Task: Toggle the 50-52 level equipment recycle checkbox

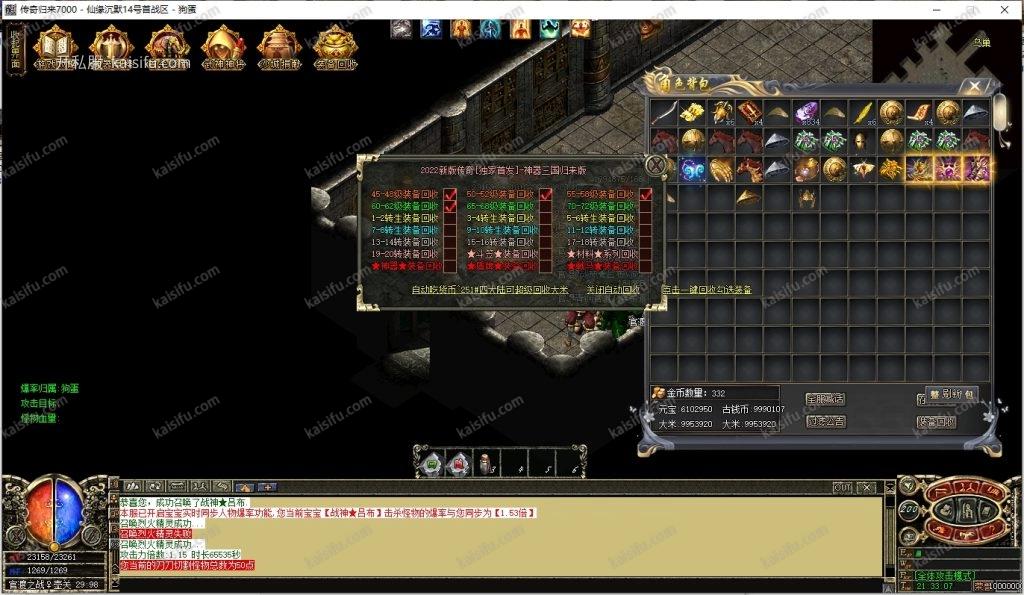Action: pyautogui.click(x=546, y=194)
